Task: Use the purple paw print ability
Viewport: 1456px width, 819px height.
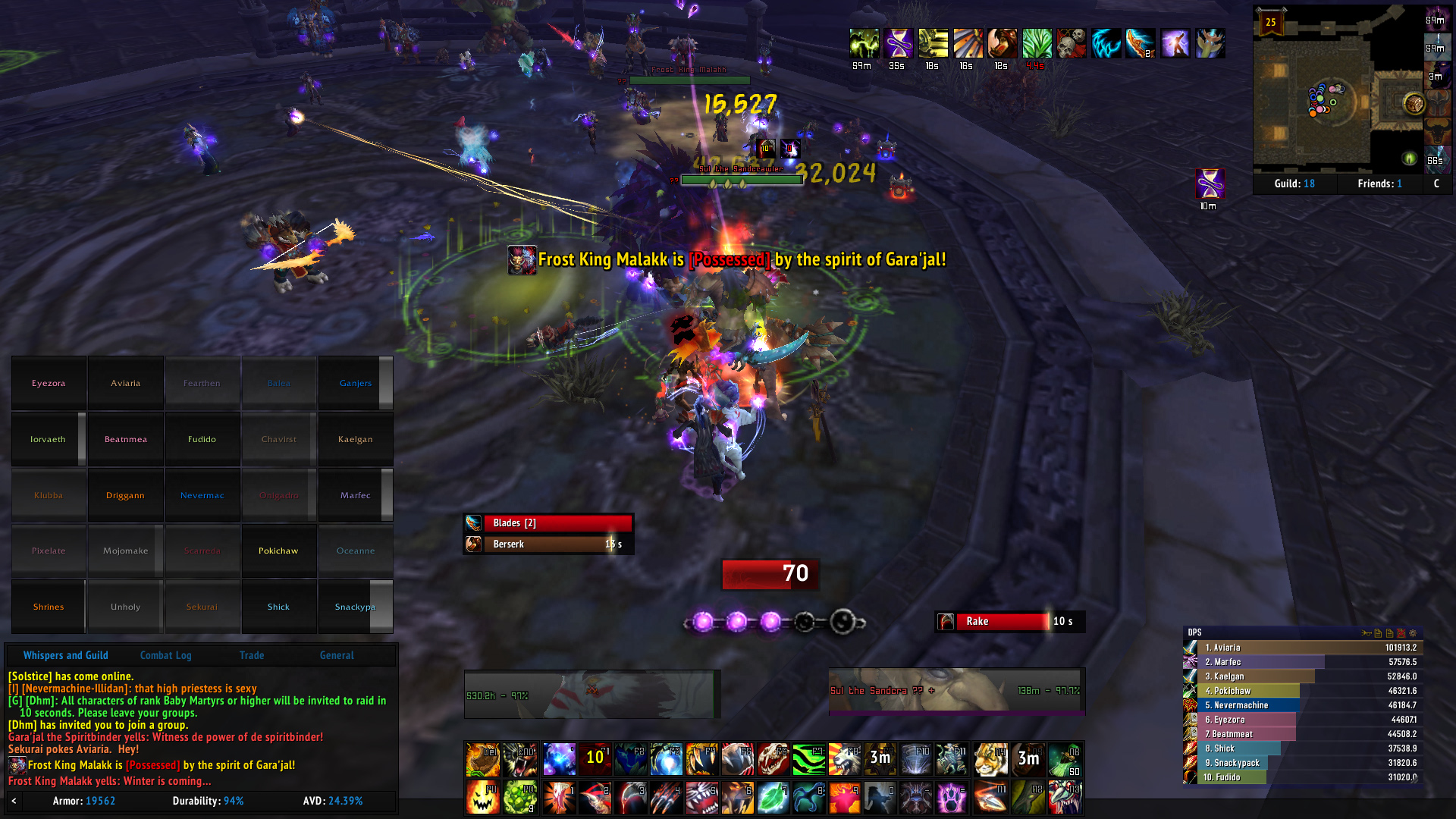Action: [951, 798]
